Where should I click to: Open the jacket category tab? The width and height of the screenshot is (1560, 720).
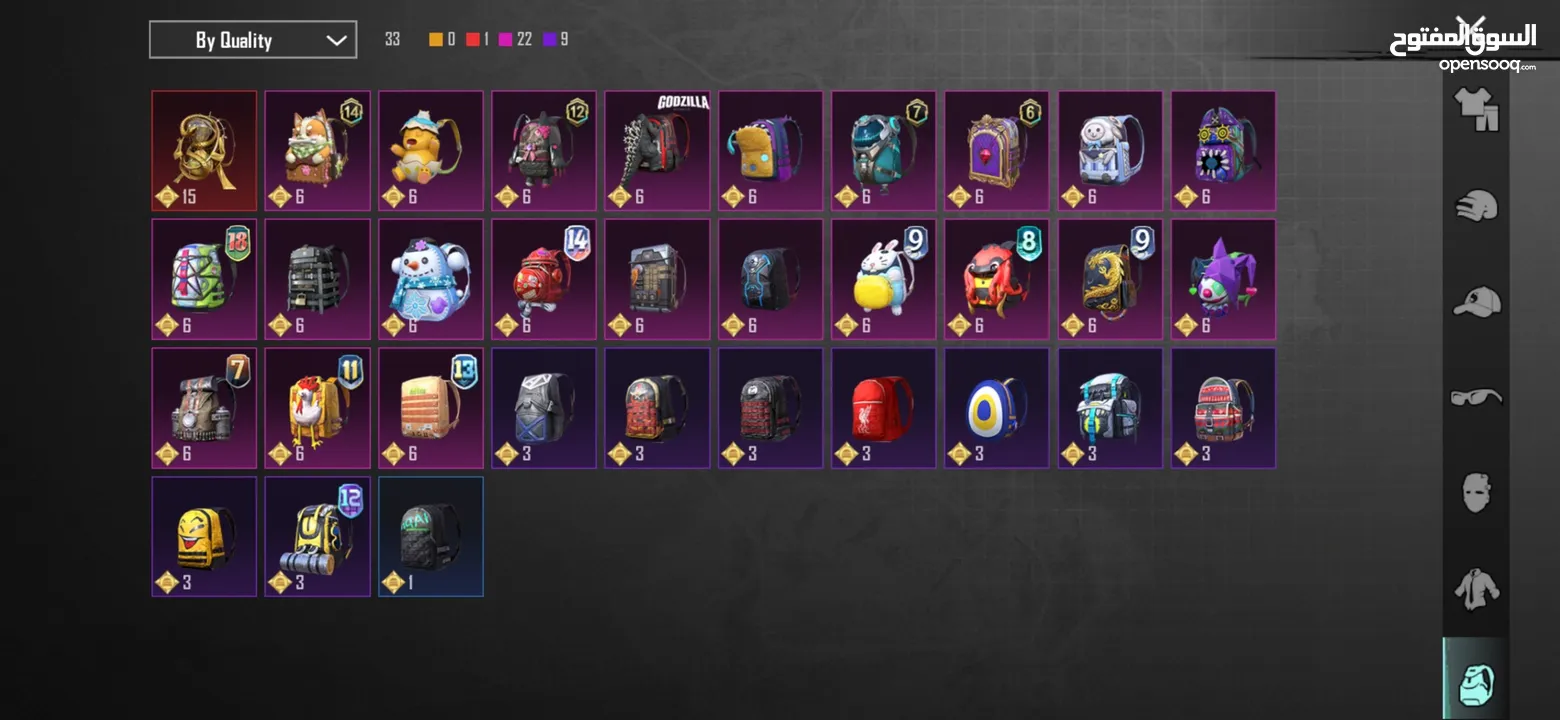tap(1476, 588)
